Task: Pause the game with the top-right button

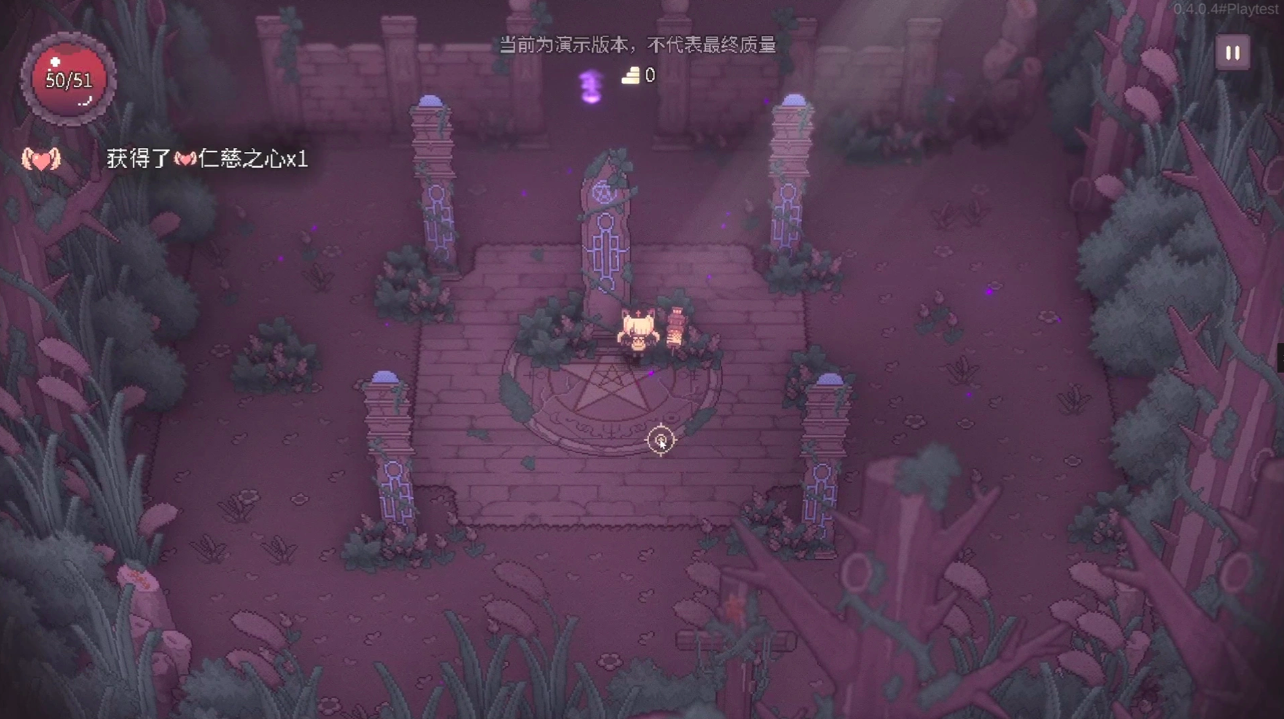Action: [x=1232, y=53]
